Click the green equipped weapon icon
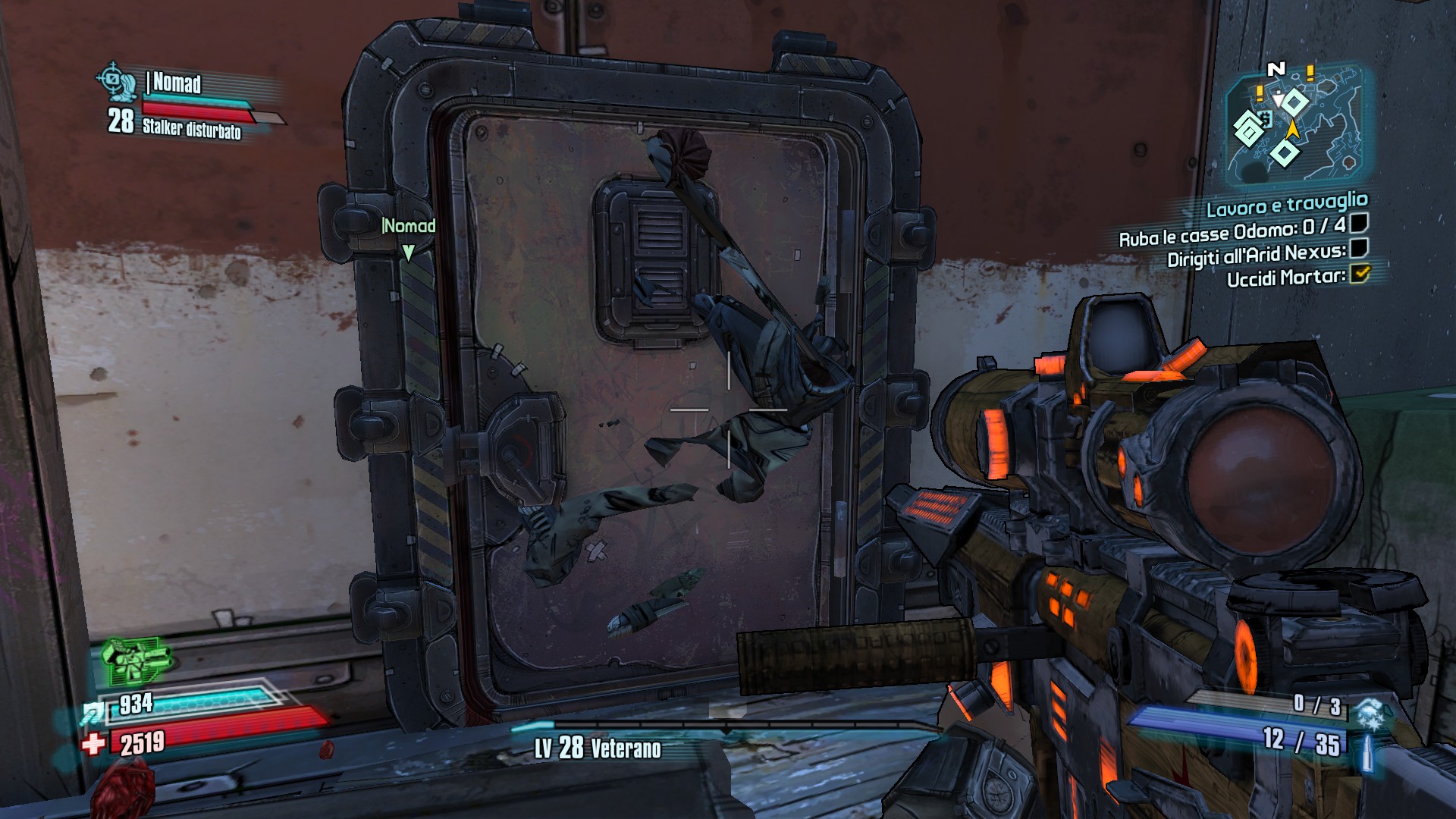Screen dimensions: 1456x819 click(135, 661)
